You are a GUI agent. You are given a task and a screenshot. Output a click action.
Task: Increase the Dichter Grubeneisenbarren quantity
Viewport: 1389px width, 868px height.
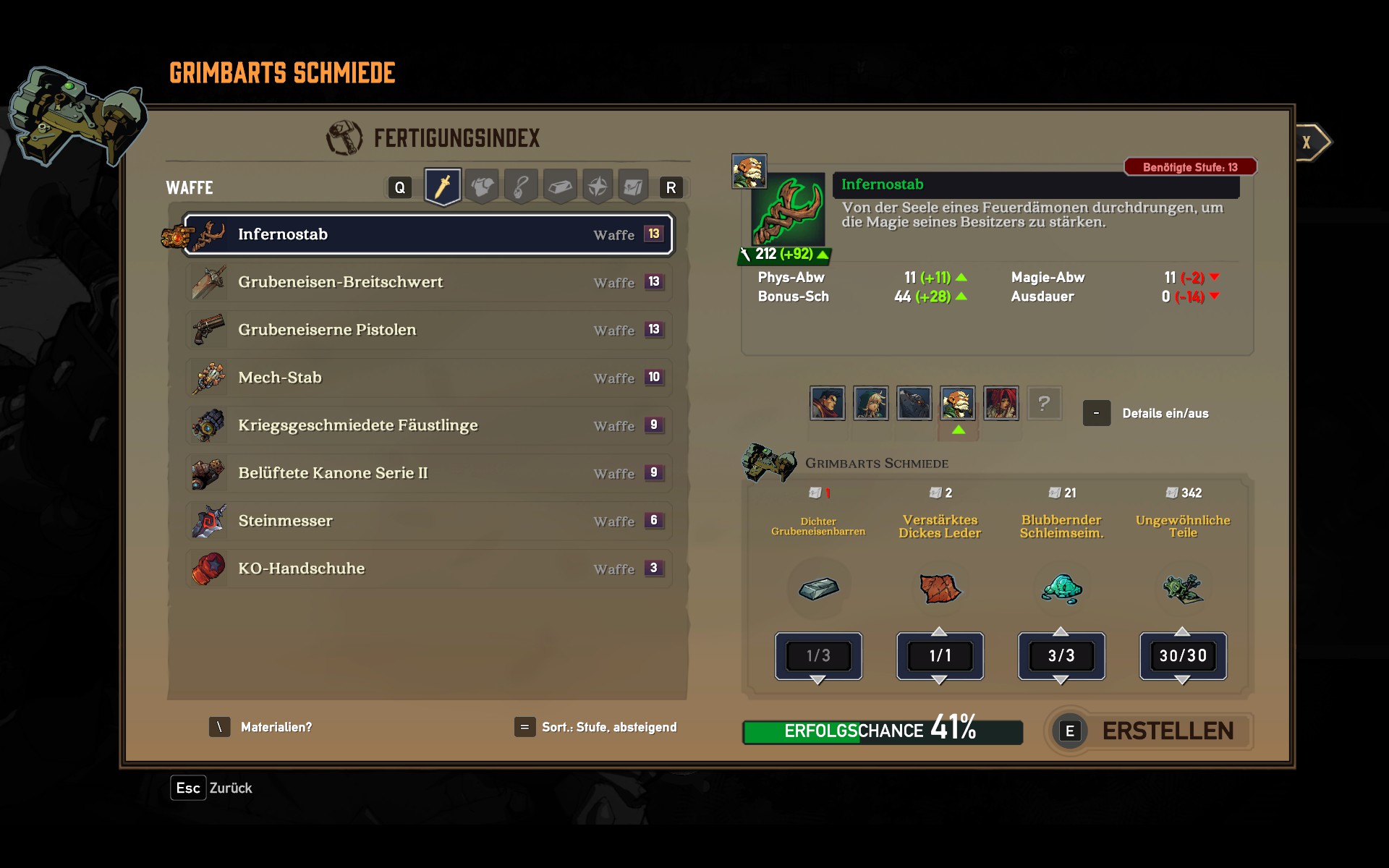coord(818,631)
